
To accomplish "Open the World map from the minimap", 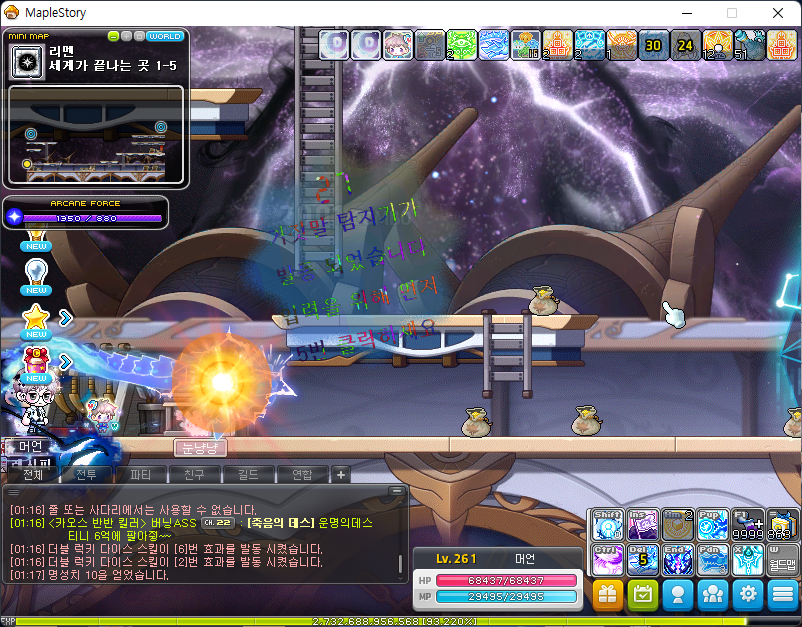I will tap(164, 37).
